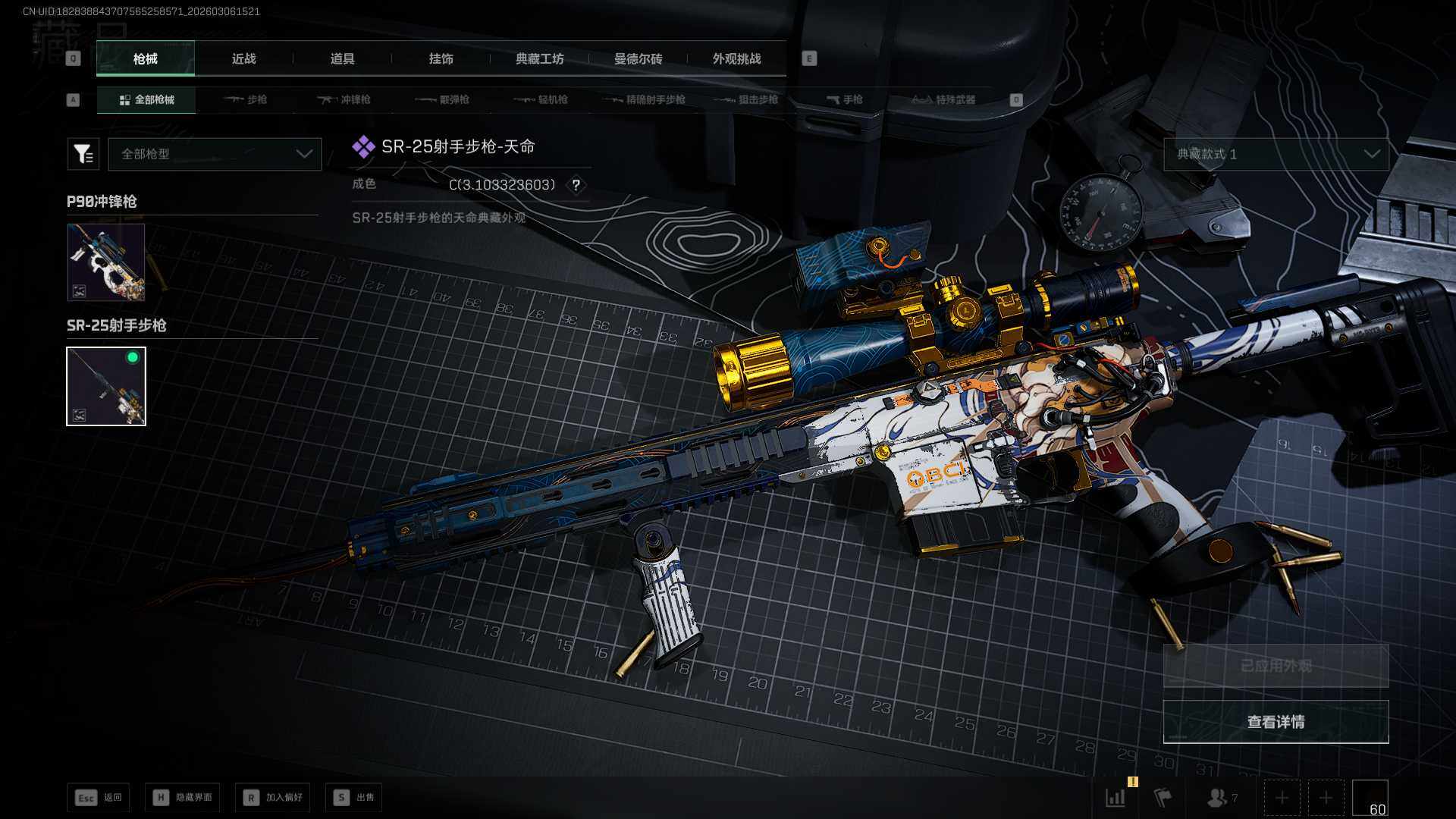Switch to the 近战 melee tab

coord(243,58)
